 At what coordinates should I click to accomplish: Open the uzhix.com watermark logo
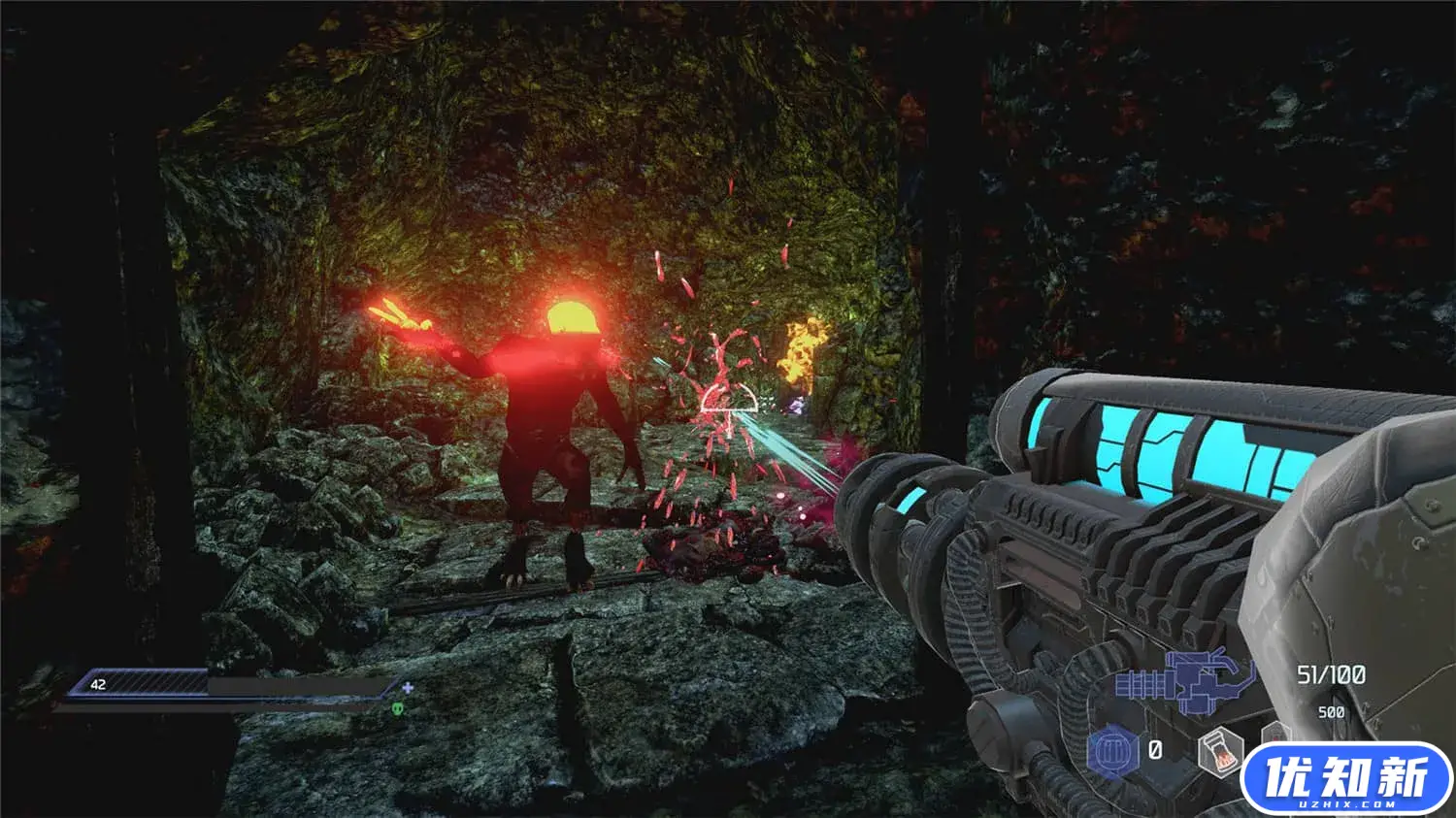(1348, 779)
